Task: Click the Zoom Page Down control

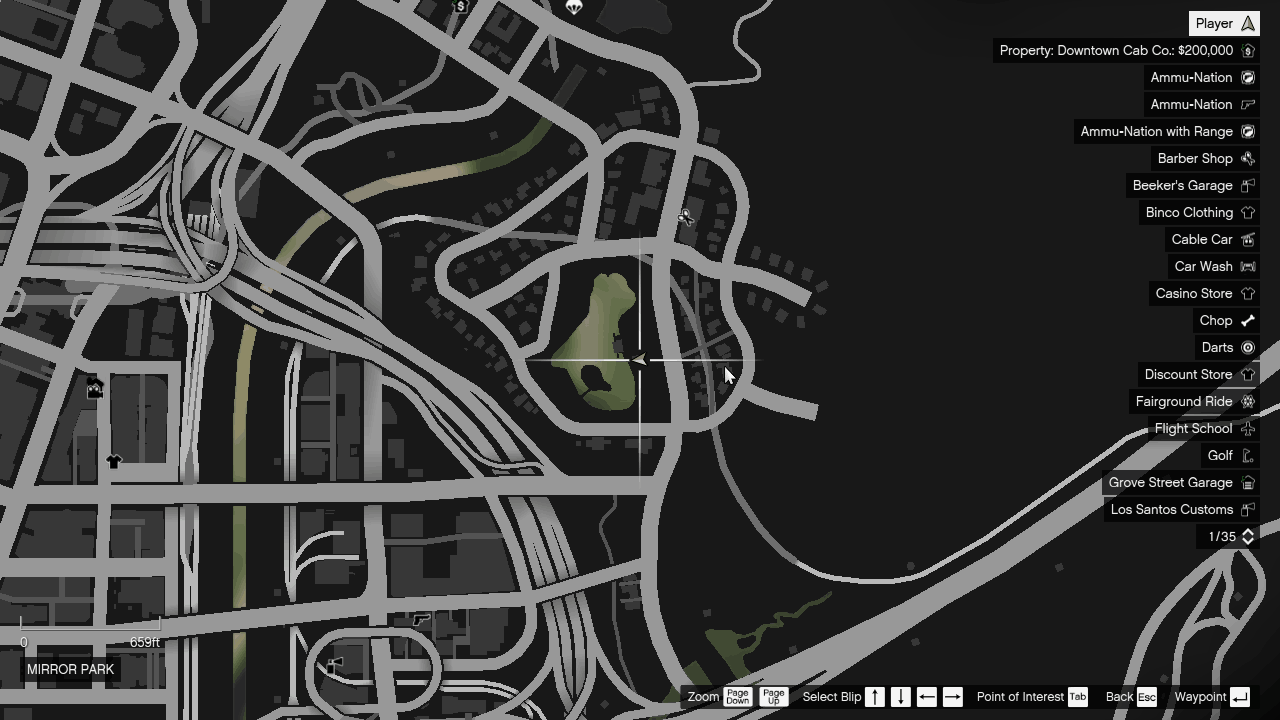Action: coord(737,696)
